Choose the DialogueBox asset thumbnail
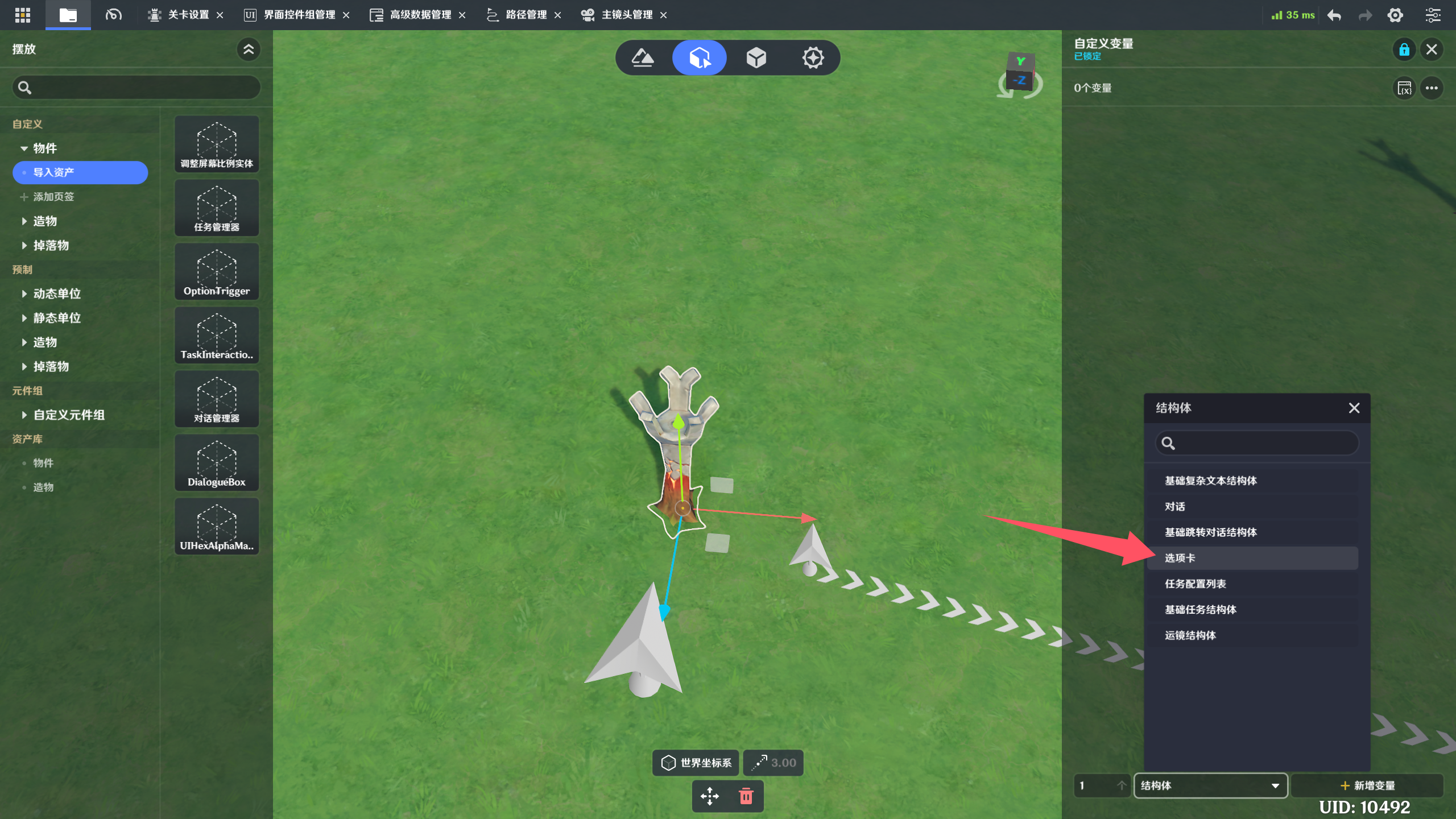 point(217,463)
